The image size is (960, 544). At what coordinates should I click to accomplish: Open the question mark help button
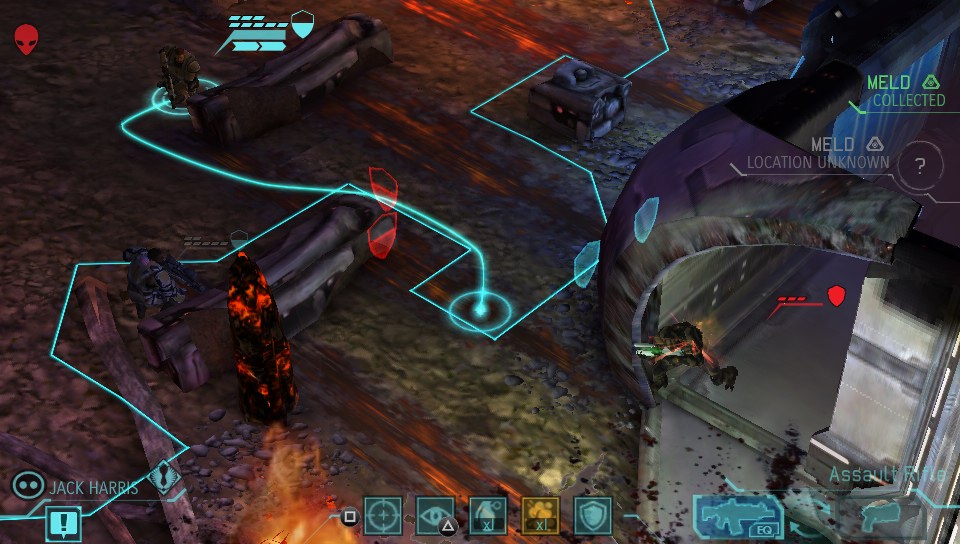click(921, 167)
